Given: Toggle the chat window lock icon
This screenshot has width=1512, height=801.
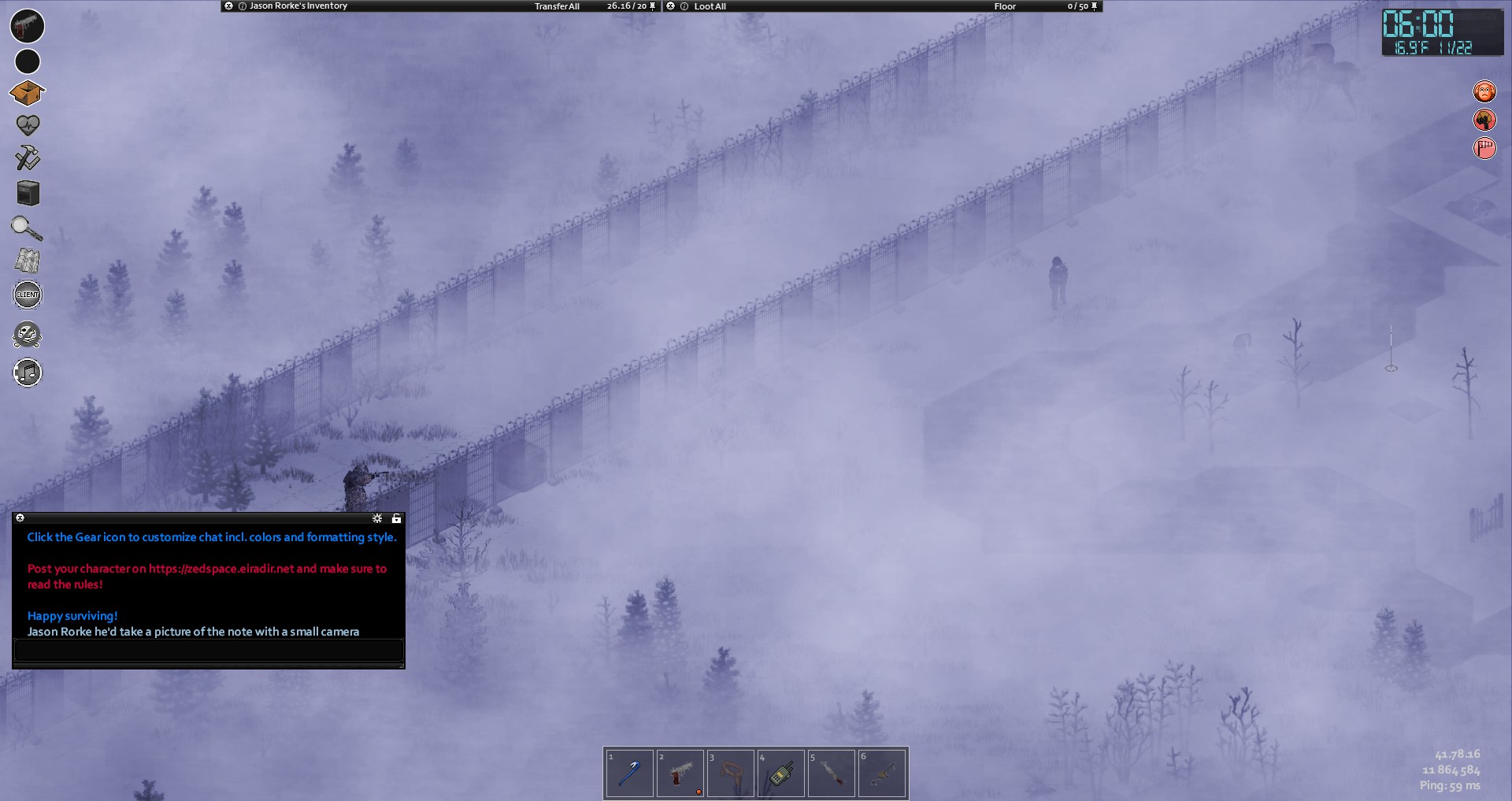Looking at the screenshot, I should (x=396, y=518).
